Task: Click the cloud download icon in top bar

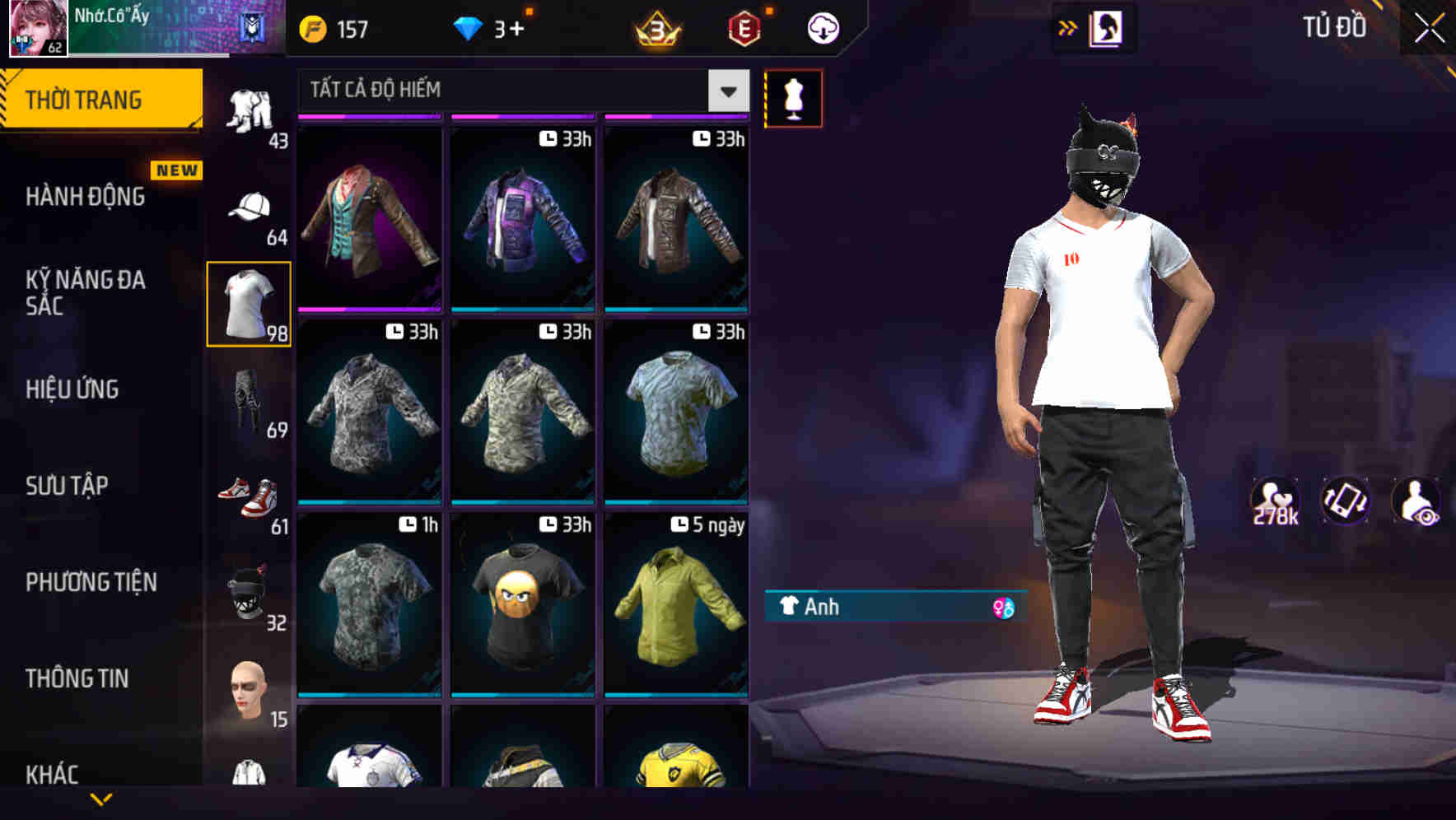Action: coord(822,27)
